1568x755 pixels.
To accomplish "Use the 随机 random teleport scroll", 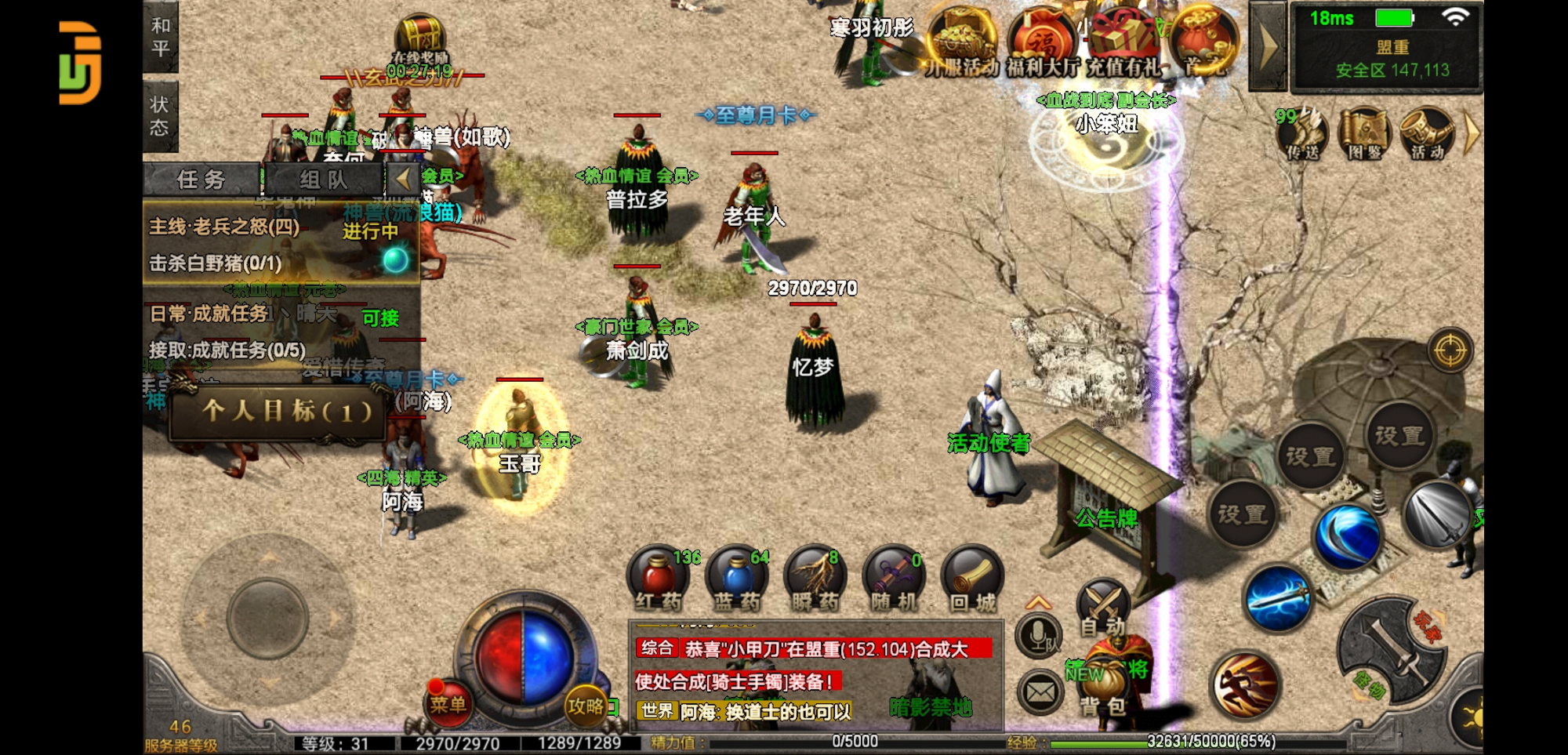I will [x=893, y=579].
